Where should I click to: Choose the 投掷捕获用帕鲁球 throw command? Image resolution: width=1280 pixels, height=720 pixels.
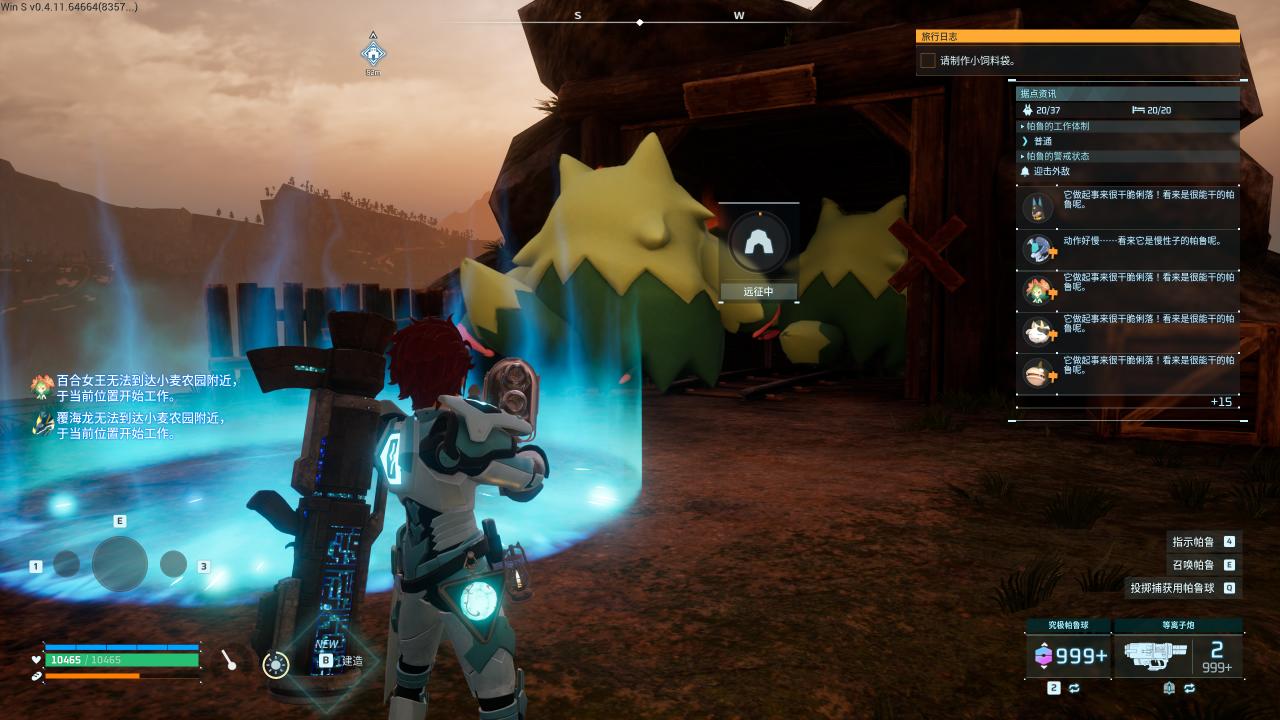pos(1172,588)
